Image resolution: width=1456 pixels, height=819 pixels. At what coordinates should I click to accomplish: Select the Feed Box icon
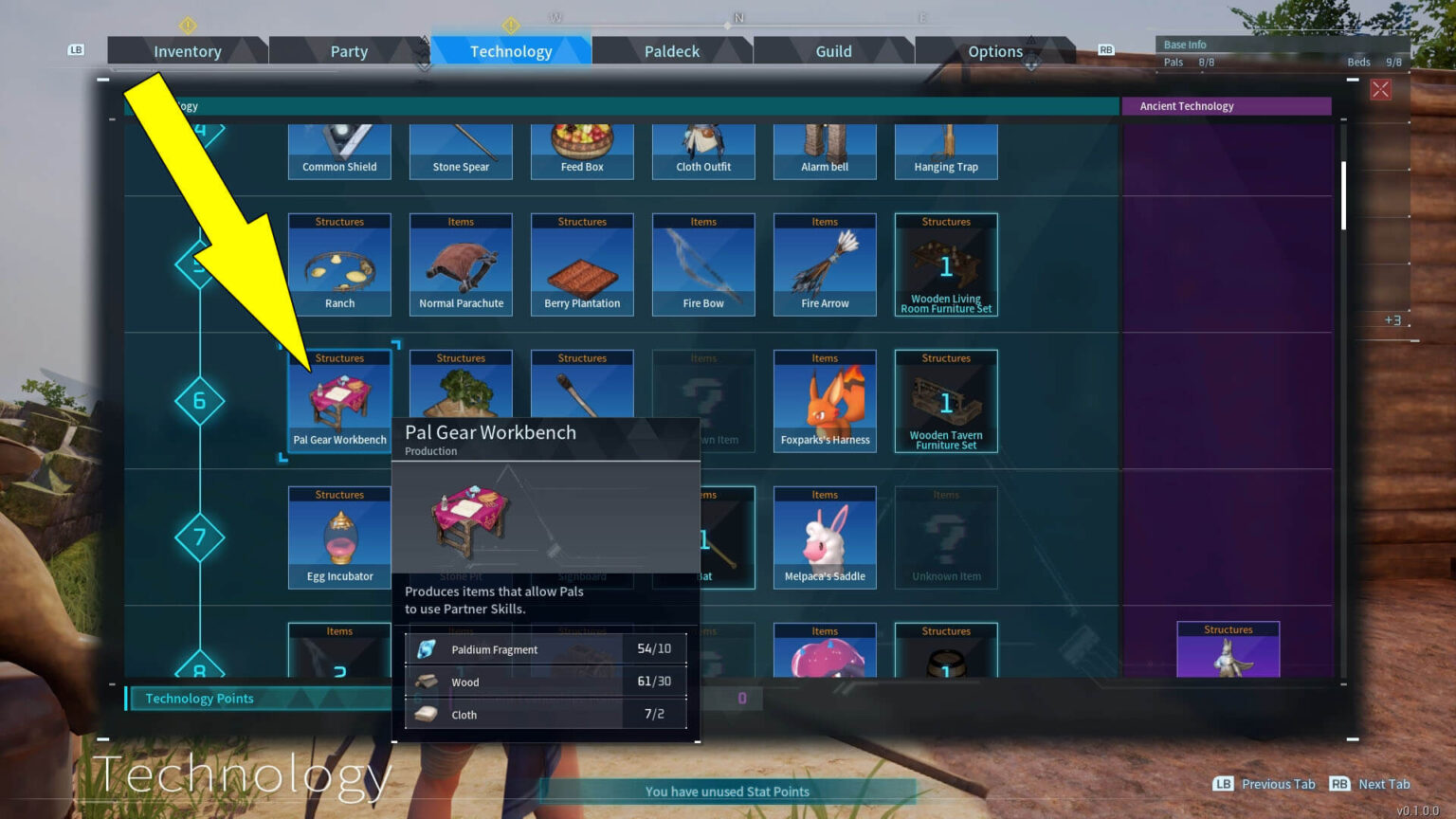(581, 152)
